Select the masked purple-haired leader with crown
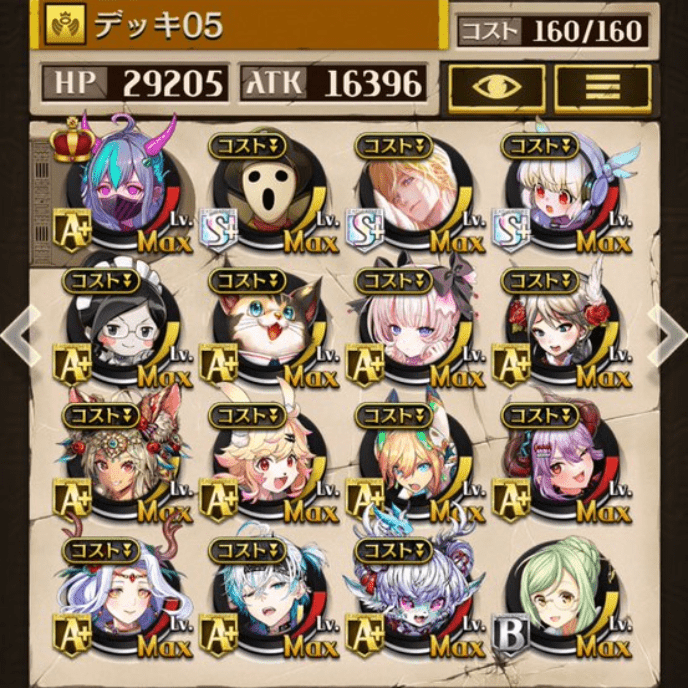The height and width of the screenshot is (688, 688). 125,190
